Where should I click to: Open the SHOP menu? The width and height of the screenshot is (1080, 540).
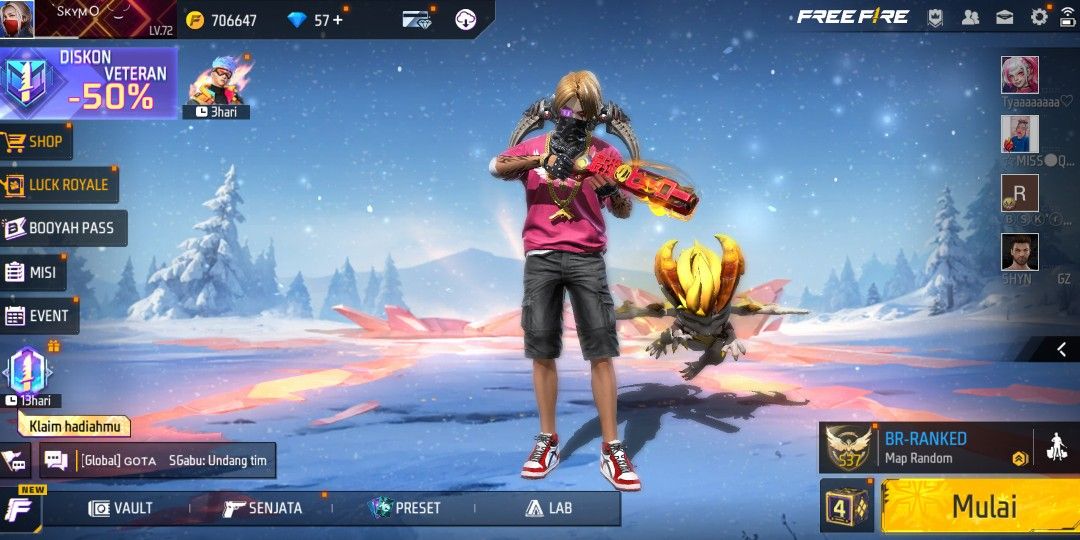click(x=35, y=142)
